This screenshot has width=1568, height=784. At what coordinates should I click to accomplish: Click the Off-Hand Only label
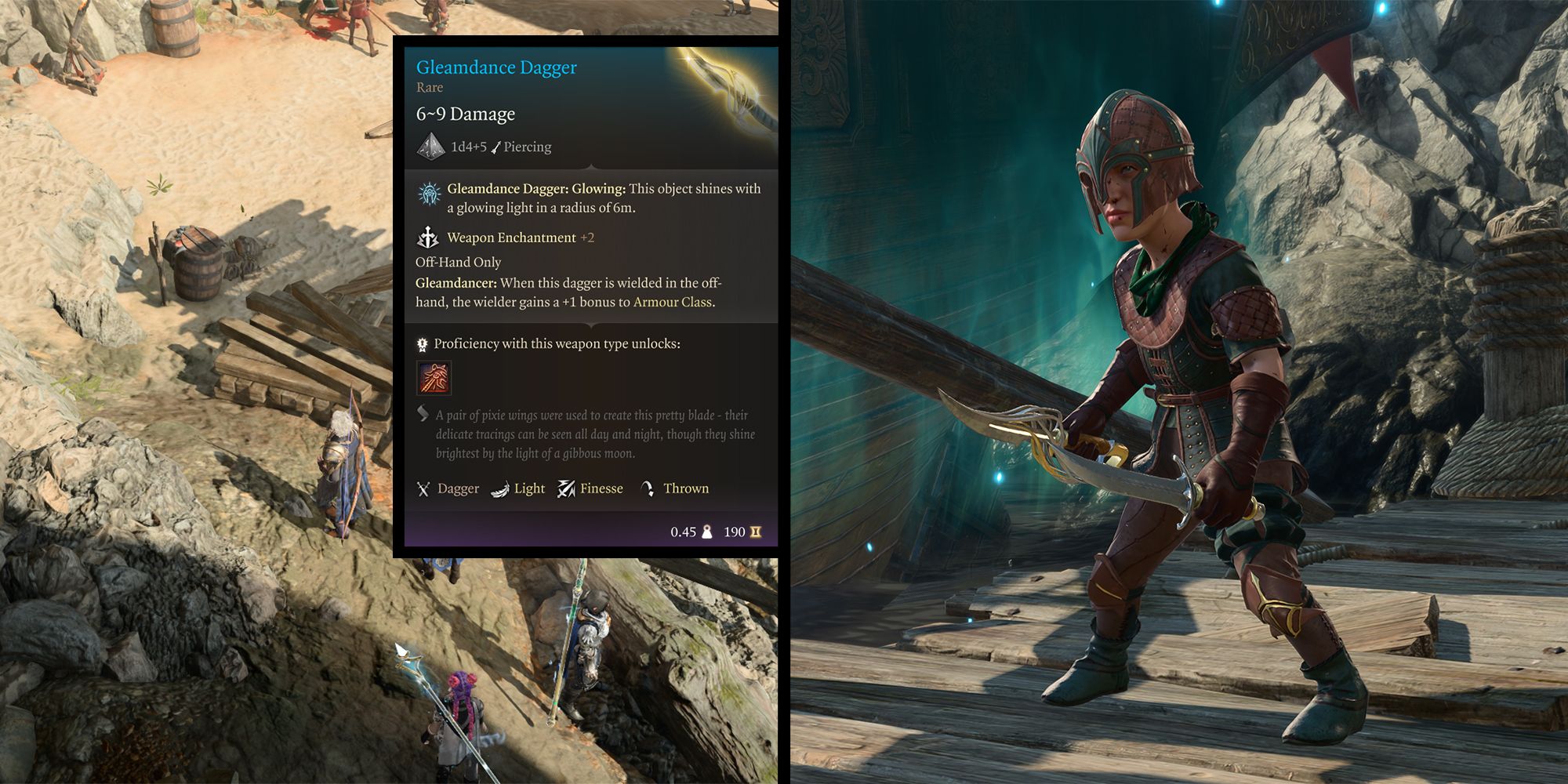459,262
